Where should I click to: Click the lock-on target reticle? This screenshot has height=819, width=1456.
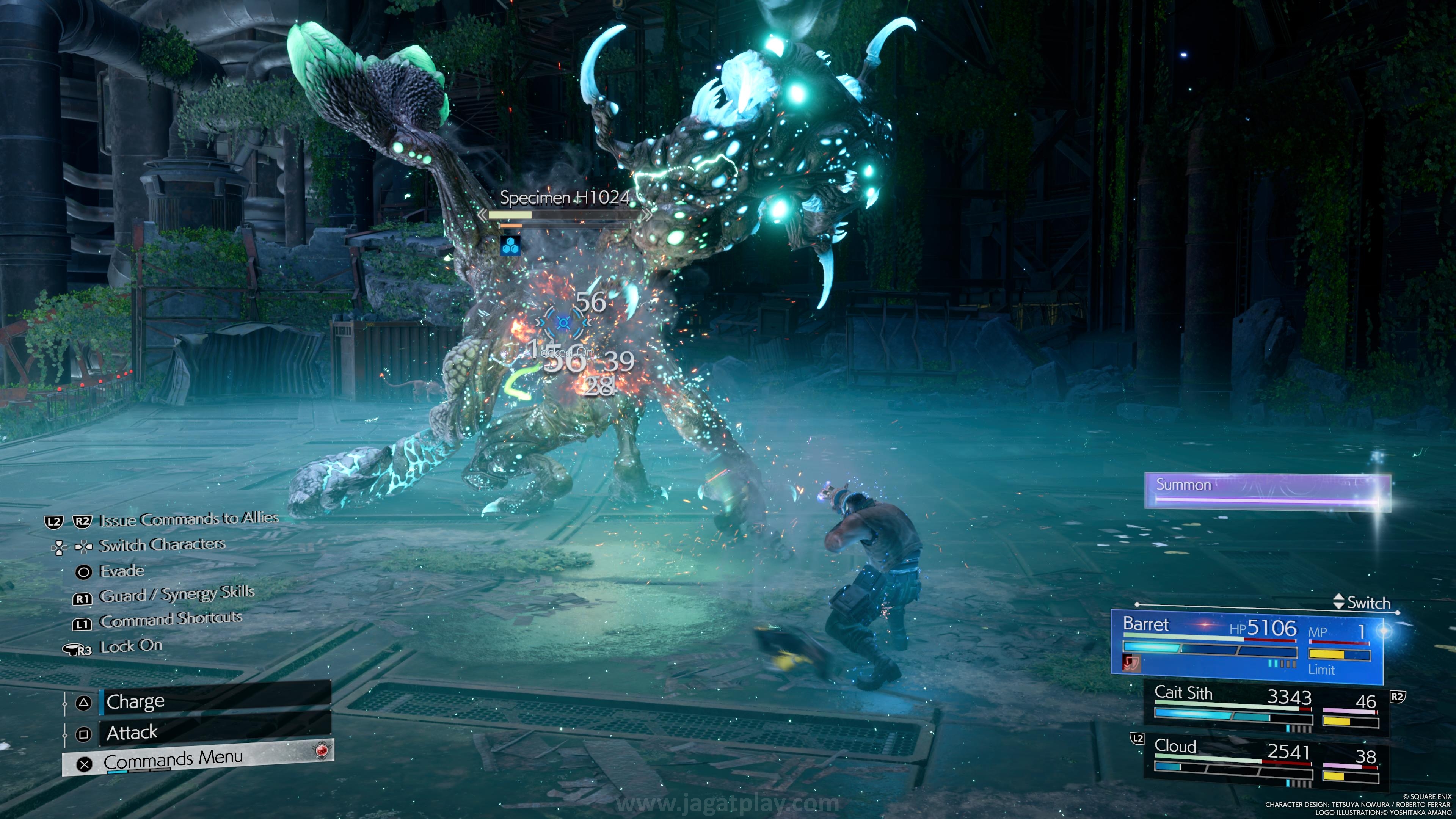[x=563, y=323]
